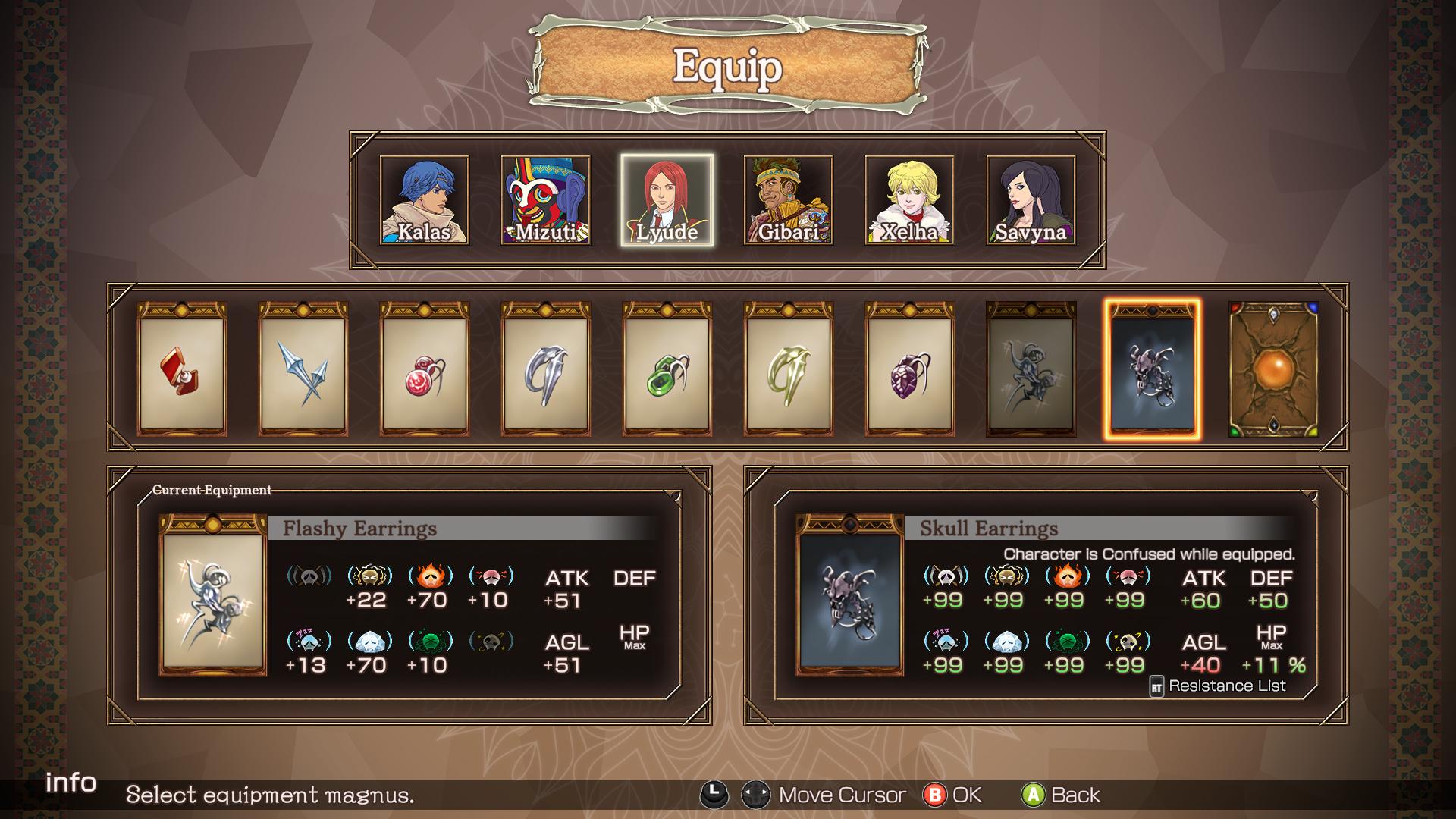This screenshot has width=1456, height=819.
Task: Select Savyna's character portrait
Action: (1031, 200)
